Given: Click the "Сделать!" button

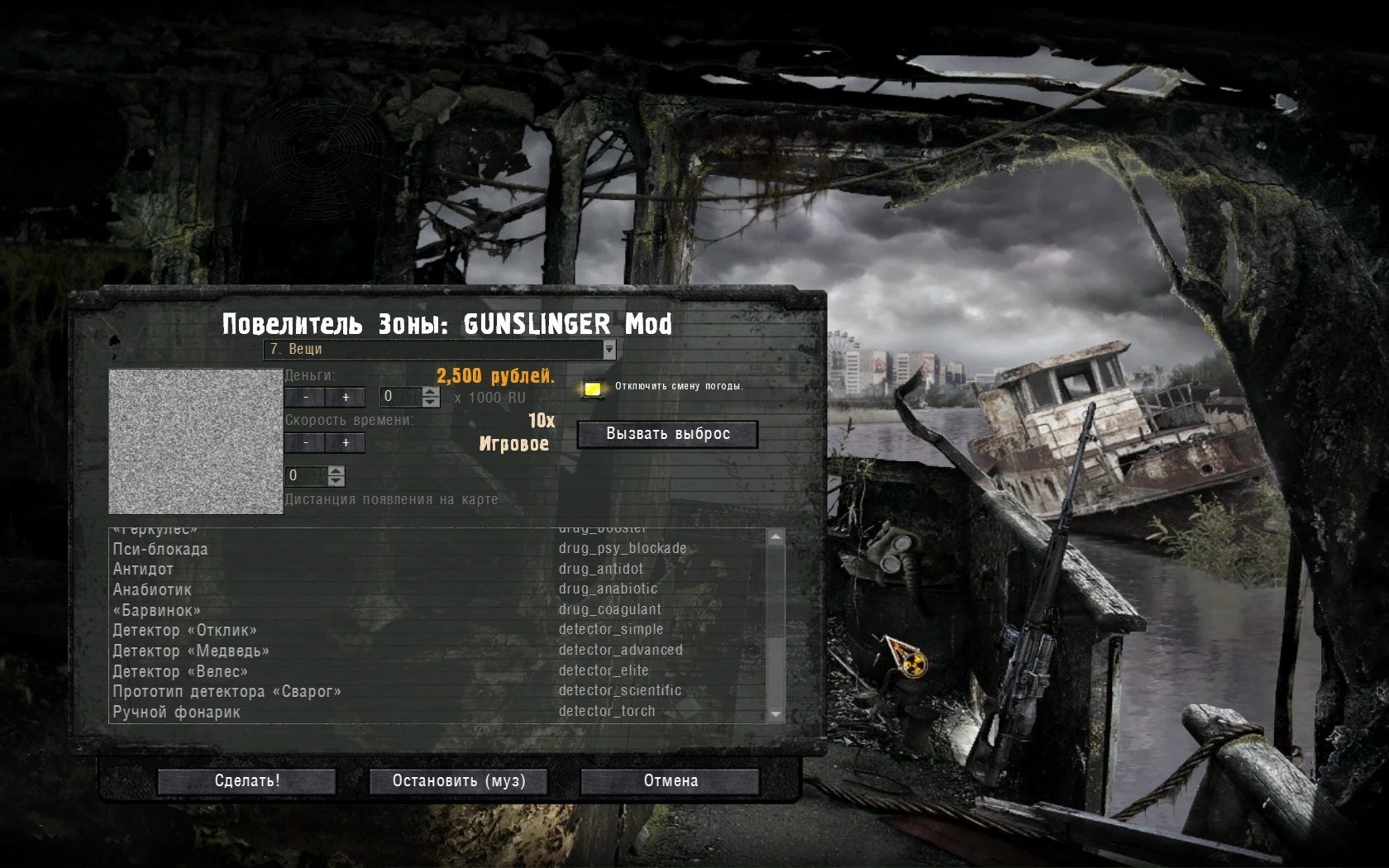Looking at the screenshot, I should pos(246,780).
